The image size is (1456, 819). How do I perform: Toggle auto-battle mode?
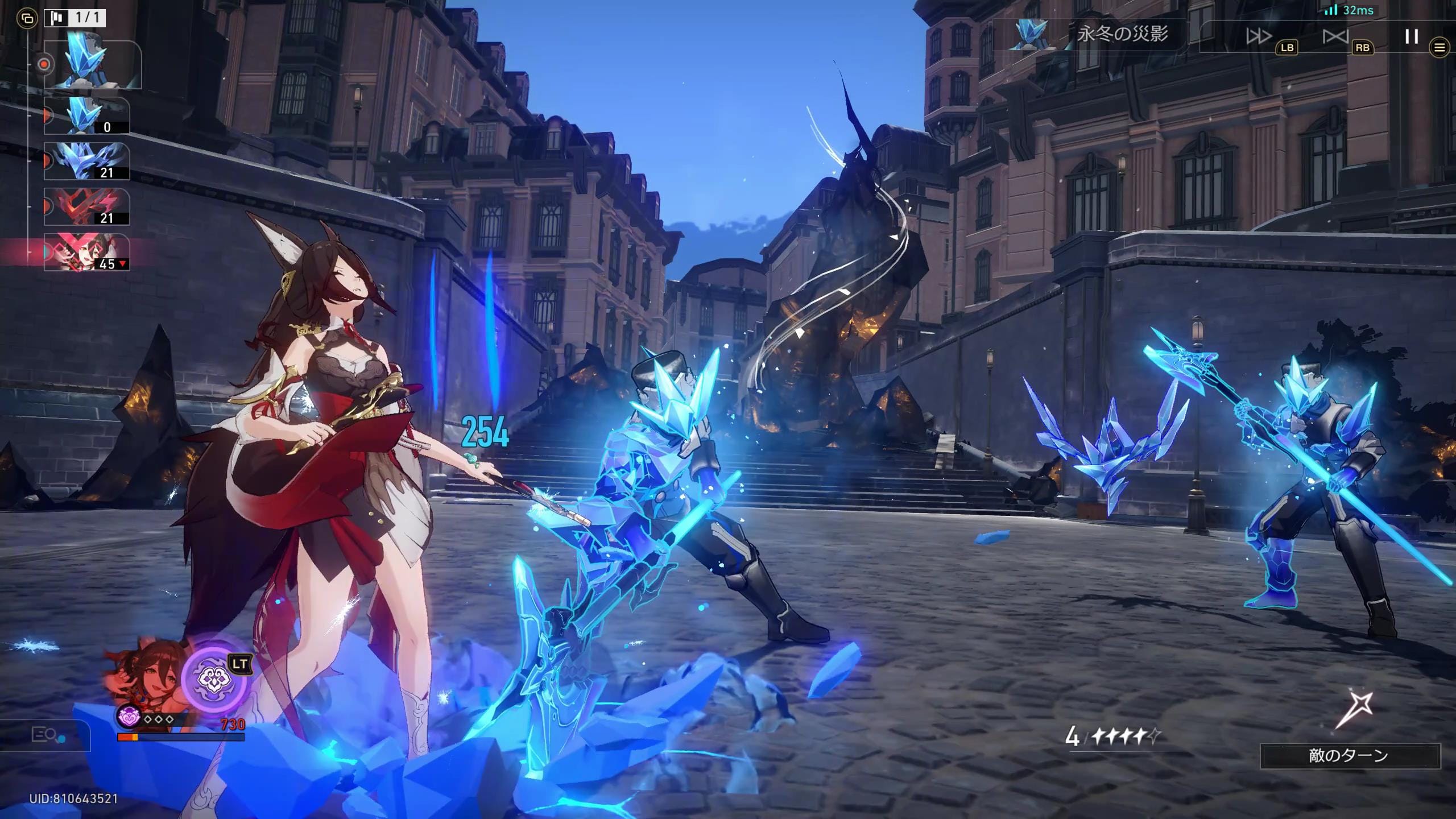click(1335, 36)
